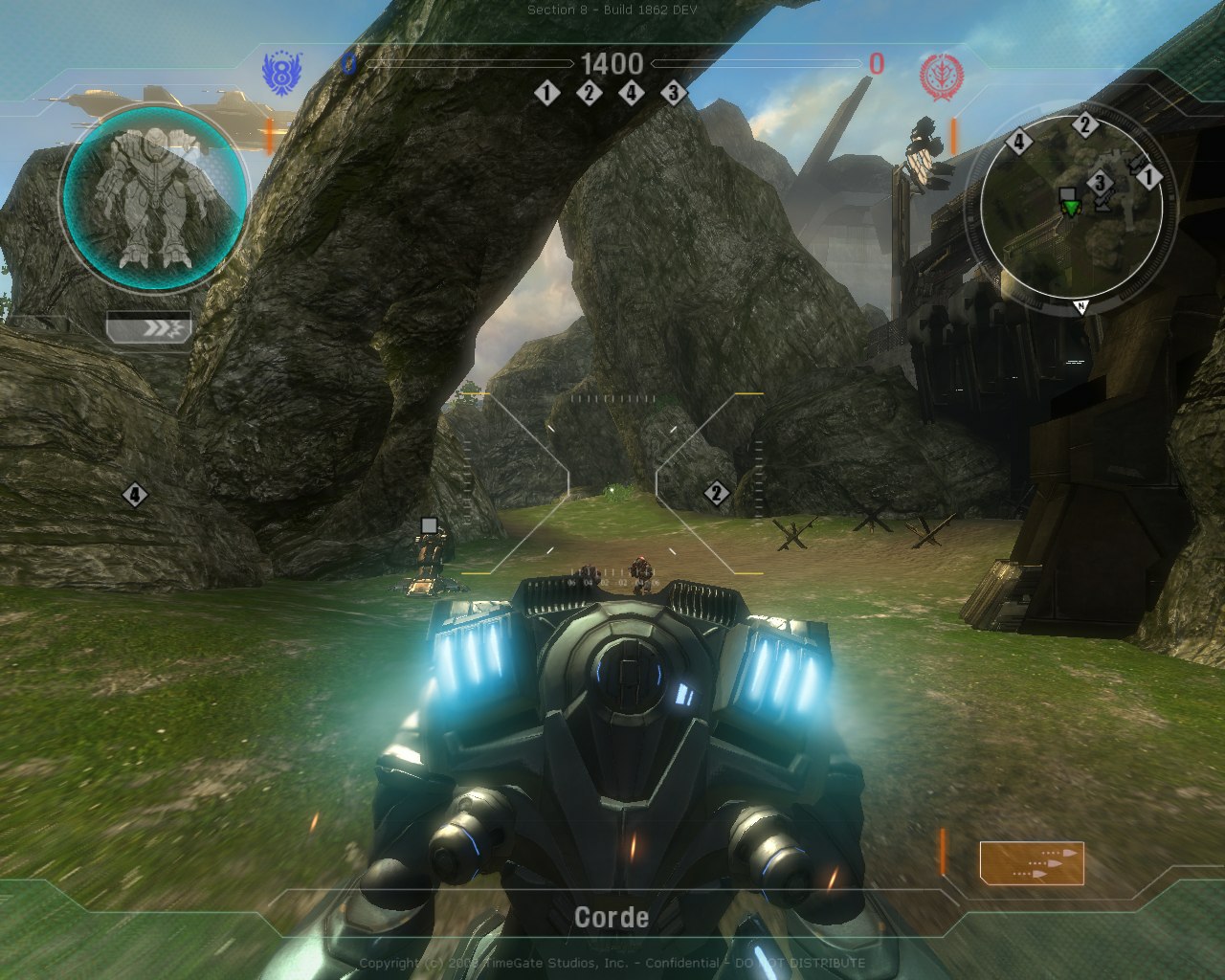Click the circular minimap
1225x980 pixels.
(x=1071, y=209)
